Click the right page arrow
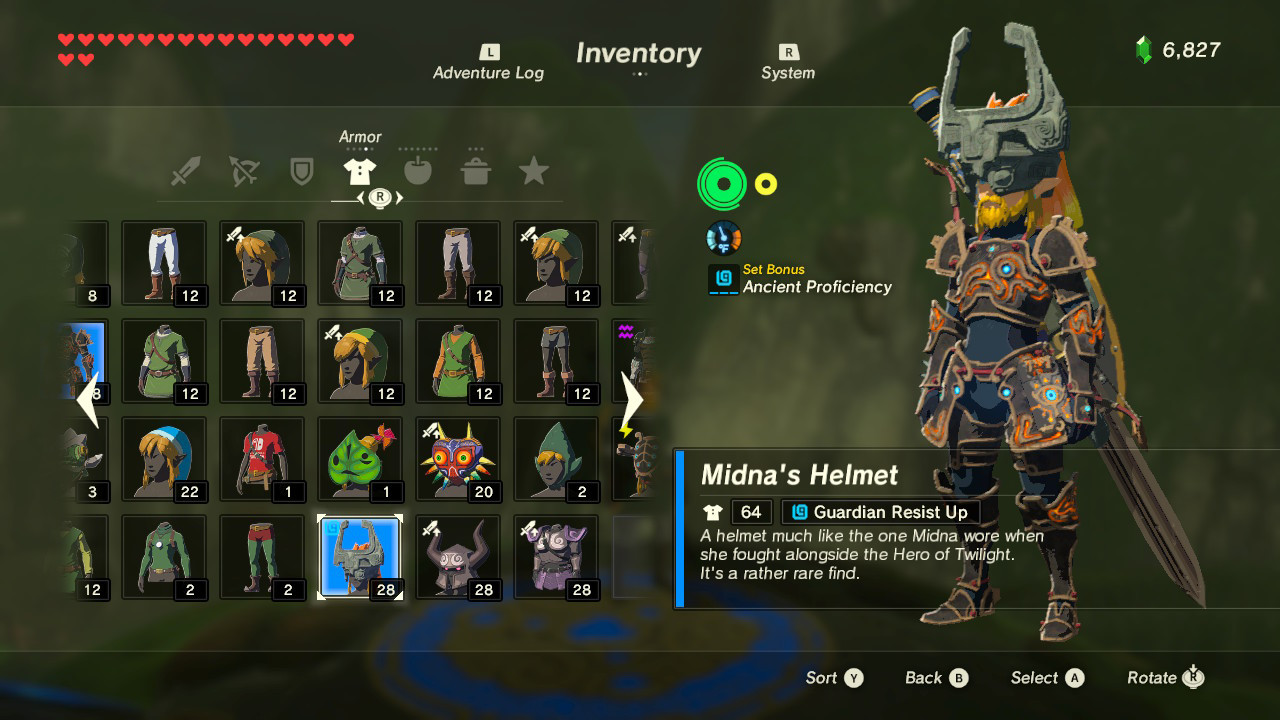Image resolution: width=1280 pixels, height=720 pixels. coord(633,399)
